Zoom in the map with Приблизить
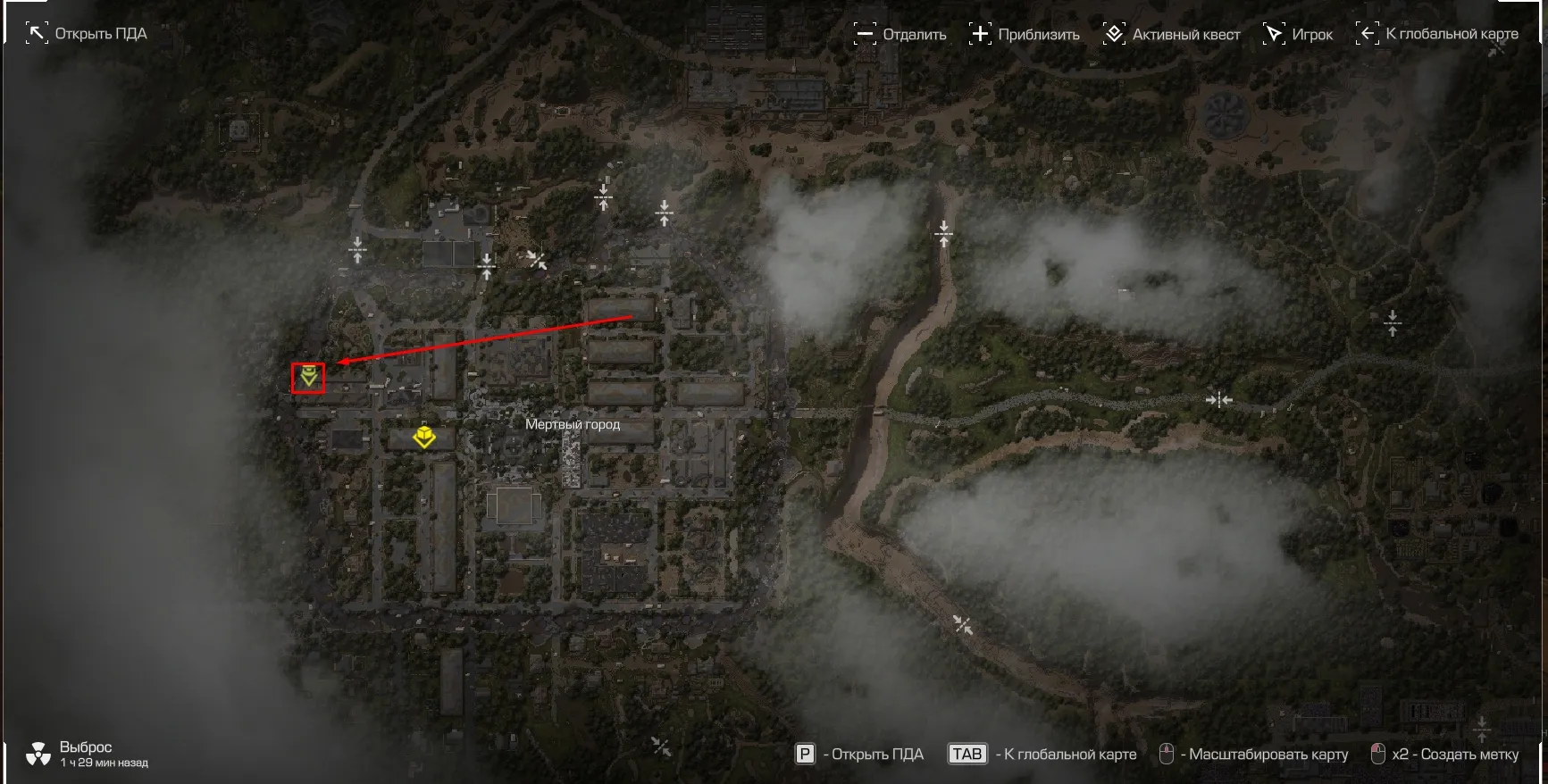 pos(1025,34)
